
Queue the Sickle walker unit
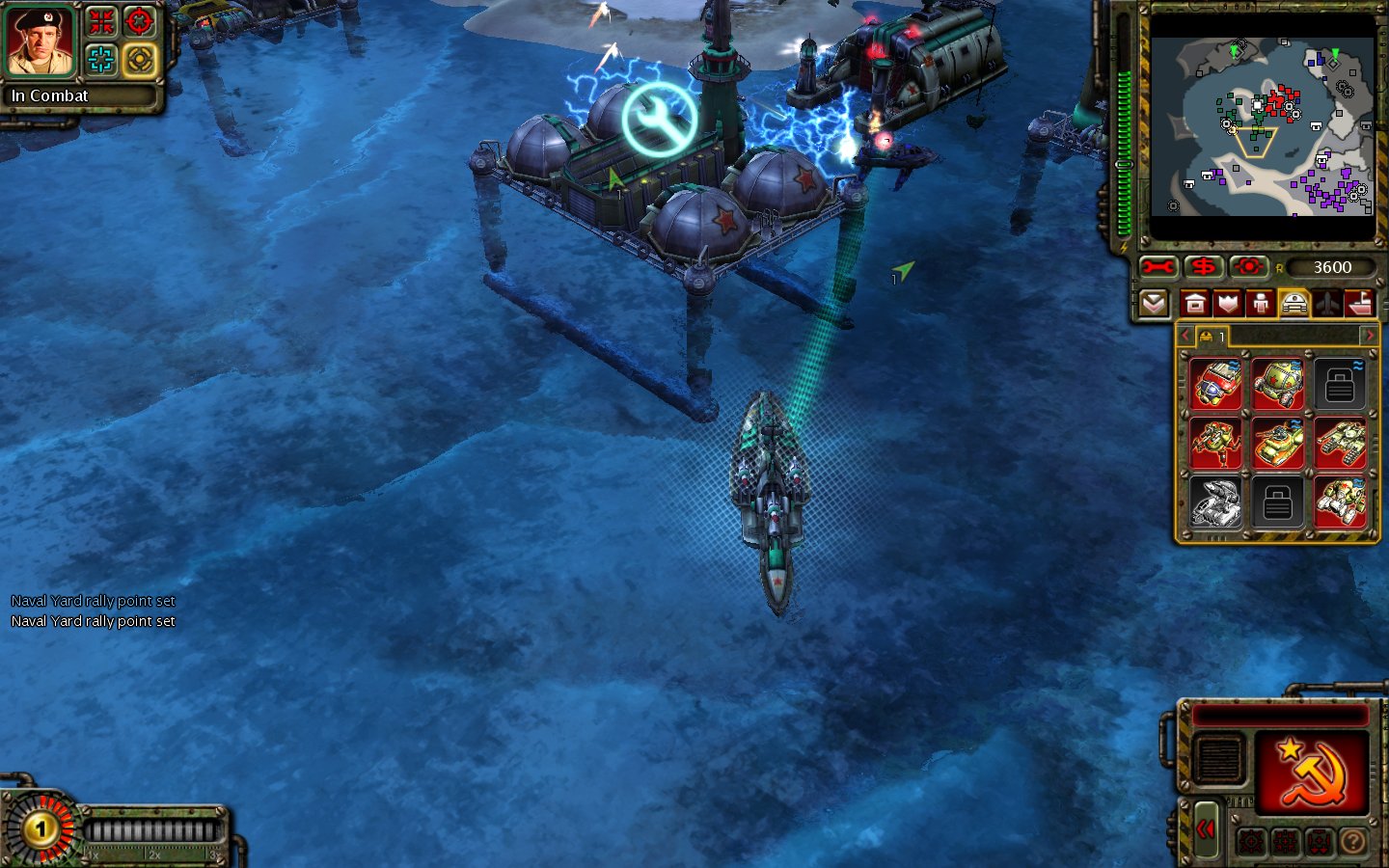click(x=1215, y=443)
